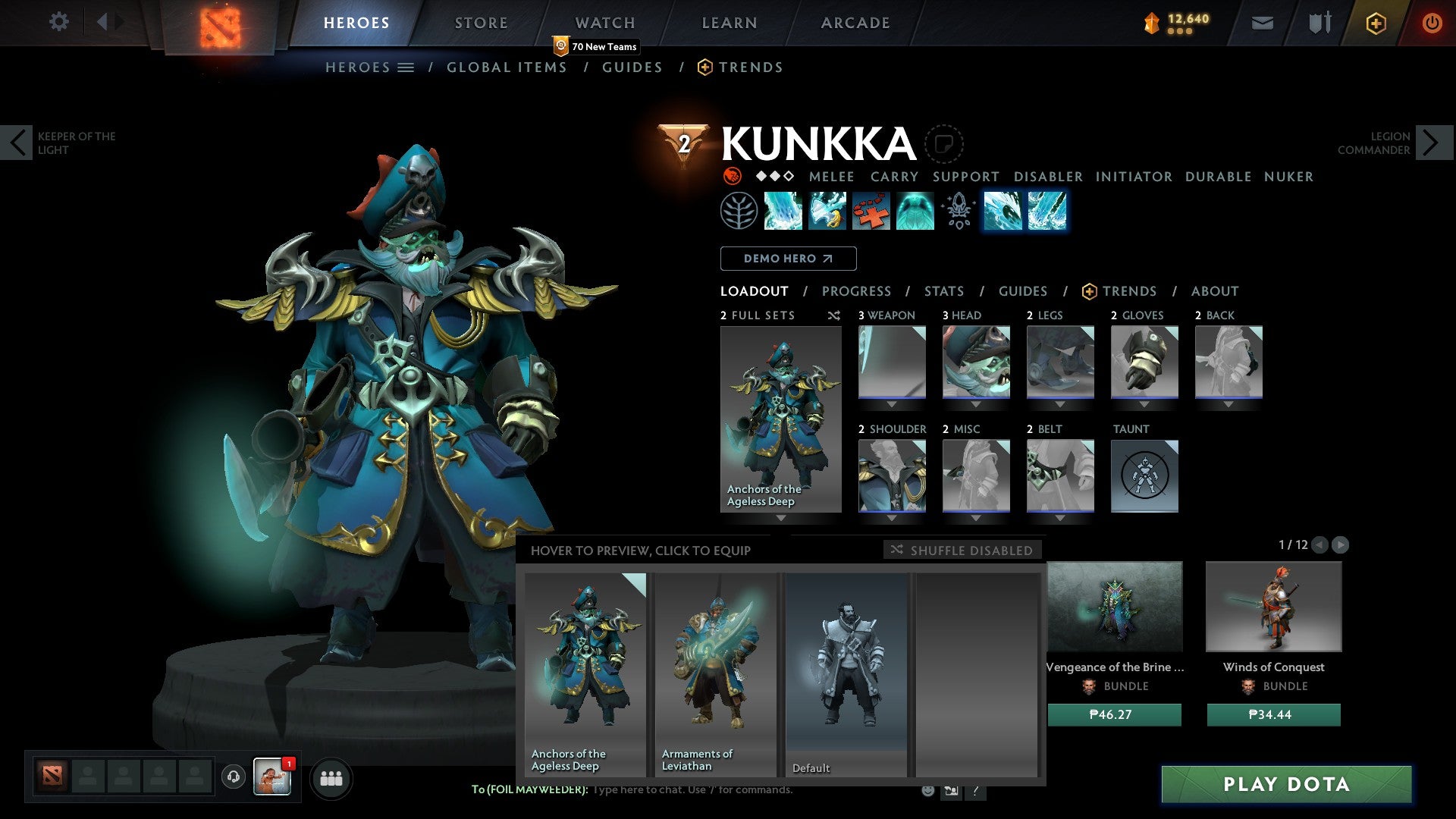Open the hamburger menu next to Heroes

point(407,67)
